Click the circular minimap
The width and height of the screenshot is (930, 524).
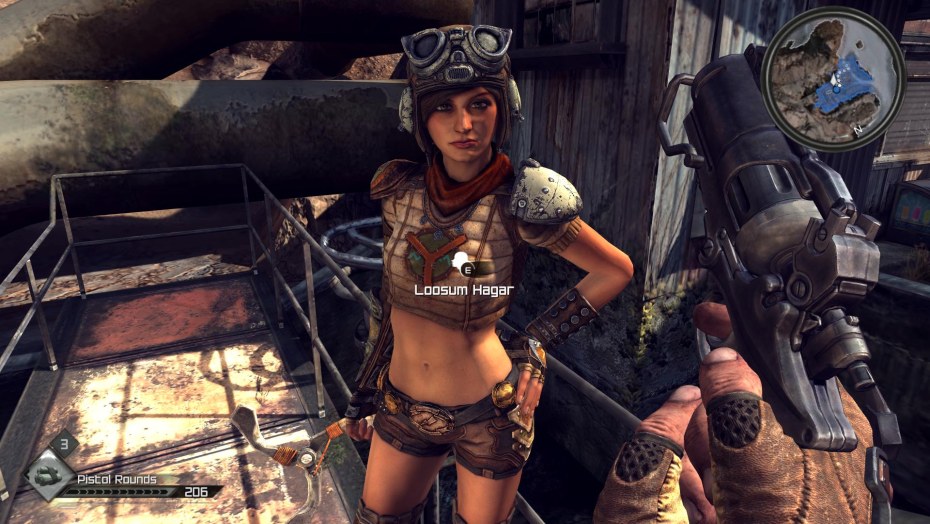[833, 78]
